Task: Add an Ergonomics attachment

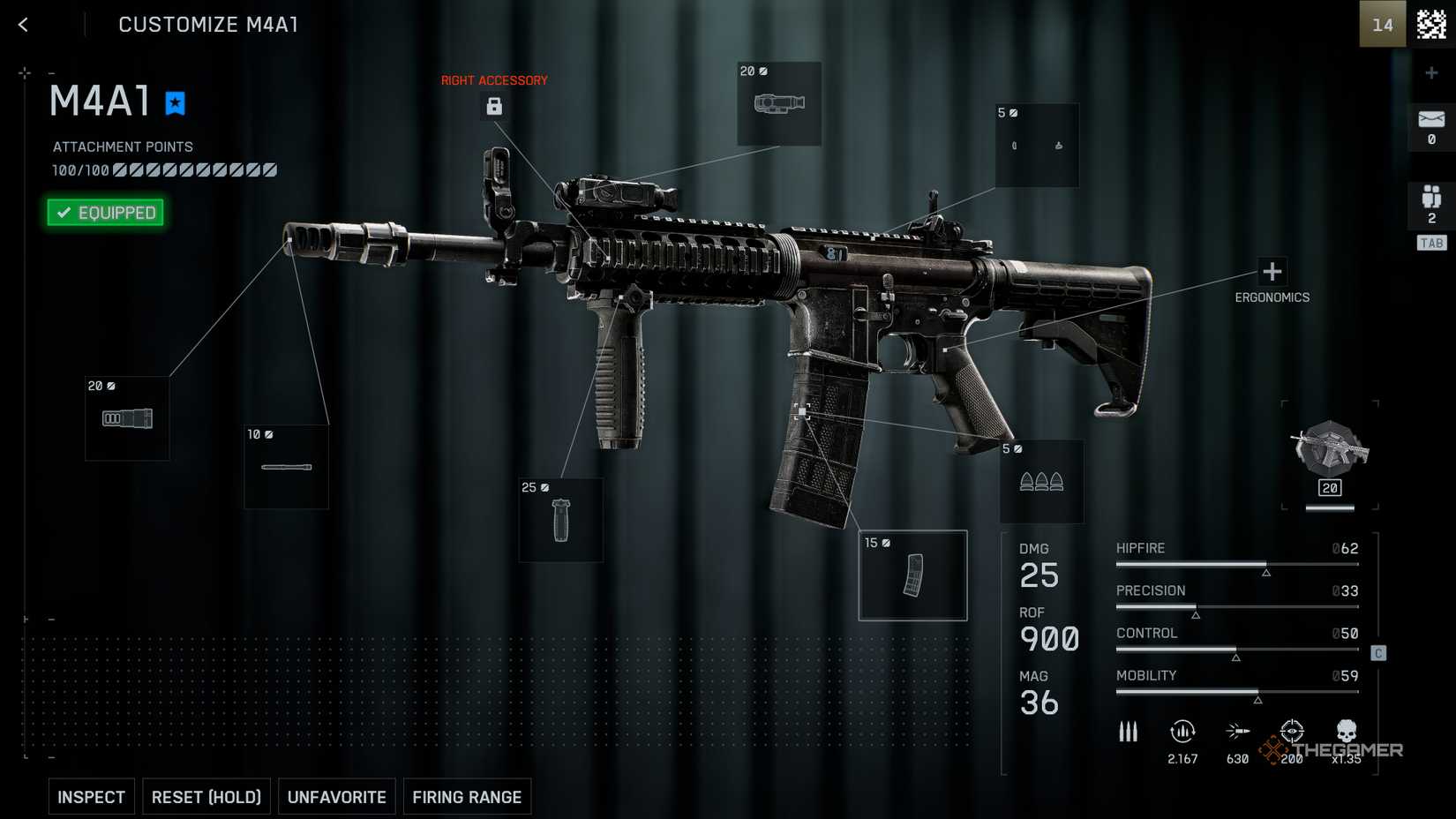Action: (1272, 272)
